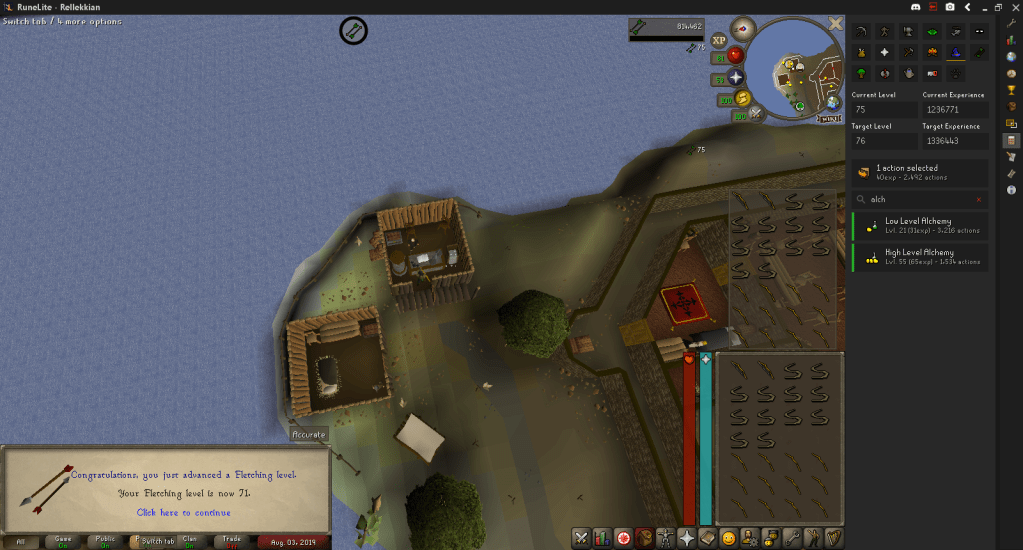Viewport: 1023px width, 550px height.
Task: Open the Music Player harp tab
Action: [x=833, y=538]
